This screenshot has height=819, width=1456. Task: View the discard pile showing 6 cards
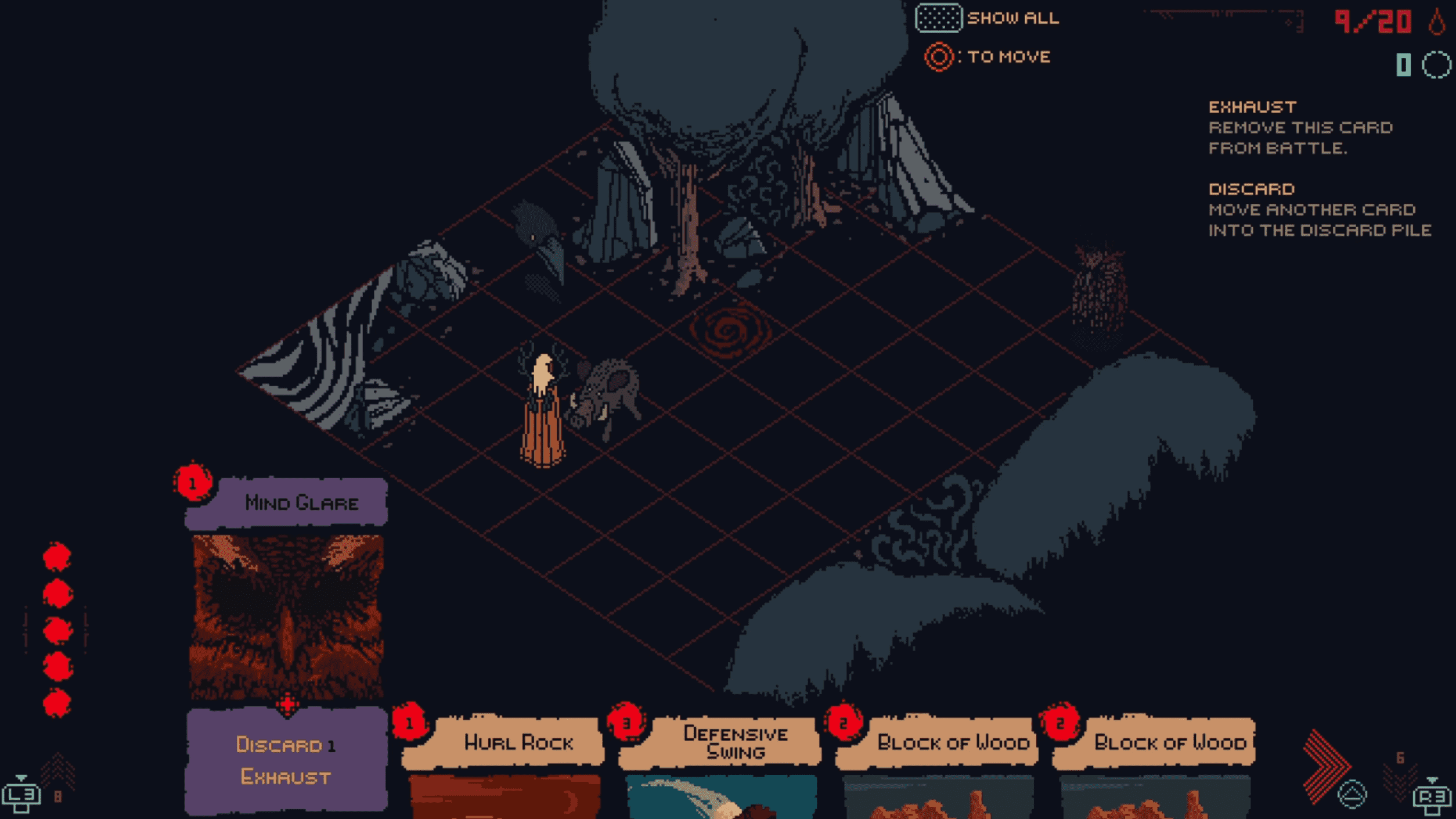tap(1400, 773)
